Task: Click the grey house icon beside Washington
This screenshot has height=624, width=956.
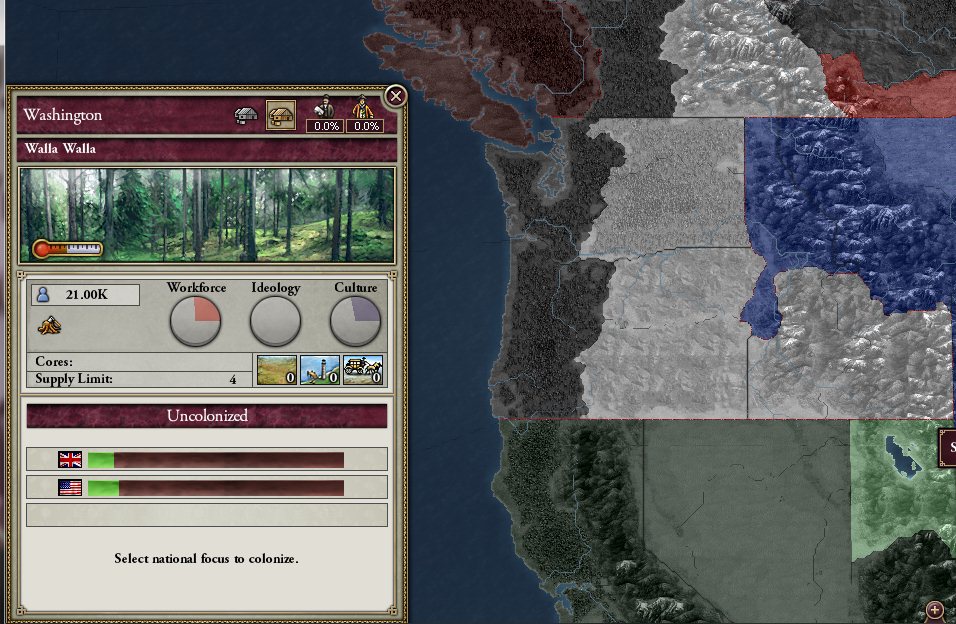Action: 247,115
